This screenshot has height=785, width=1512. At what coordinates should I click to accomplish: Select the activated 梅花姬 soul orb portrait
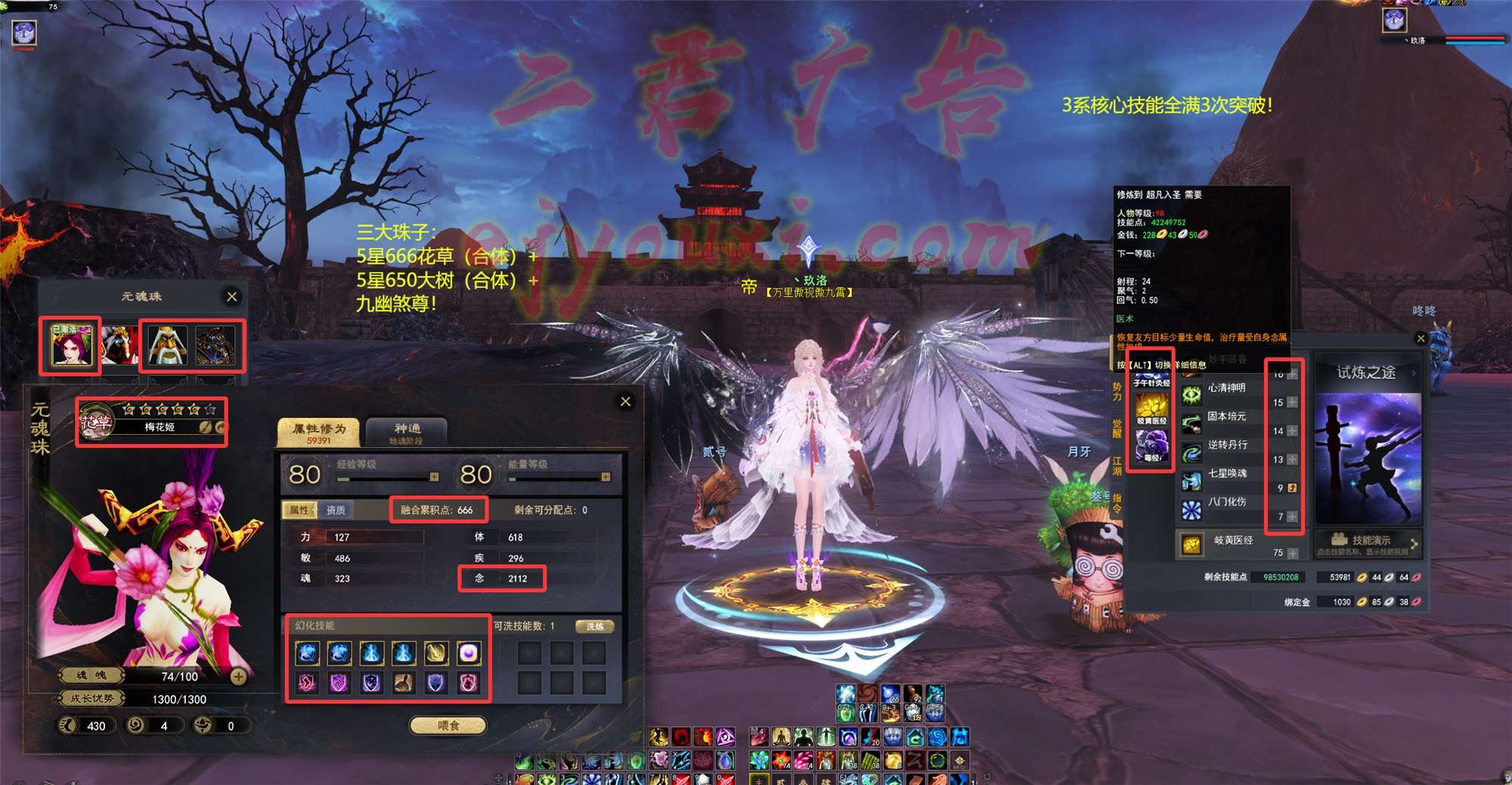[71, 346]
